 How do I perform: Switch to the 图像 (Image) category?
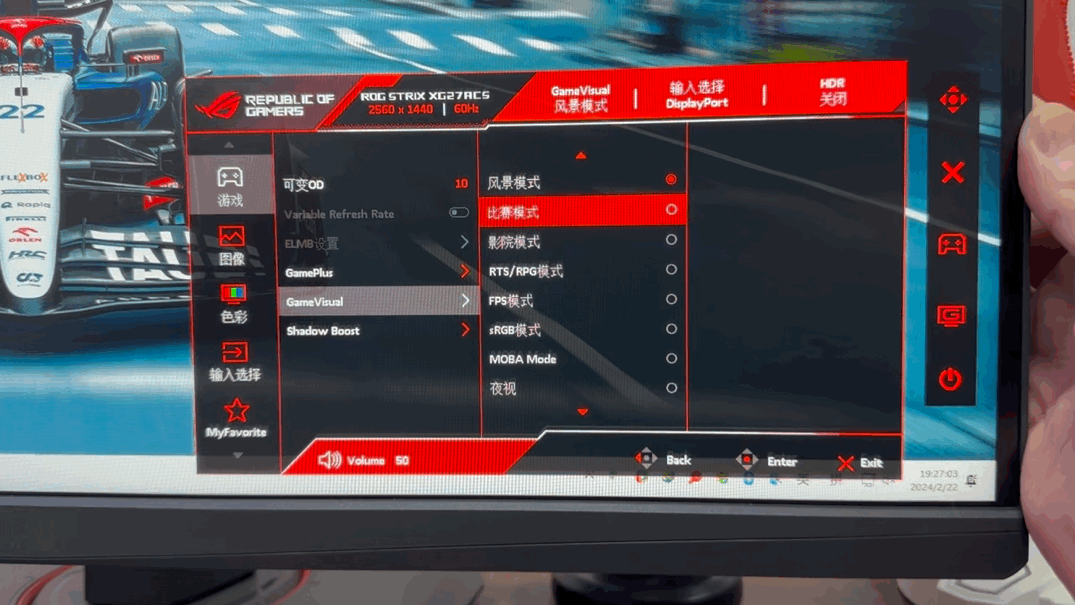[x=232, y=244]
